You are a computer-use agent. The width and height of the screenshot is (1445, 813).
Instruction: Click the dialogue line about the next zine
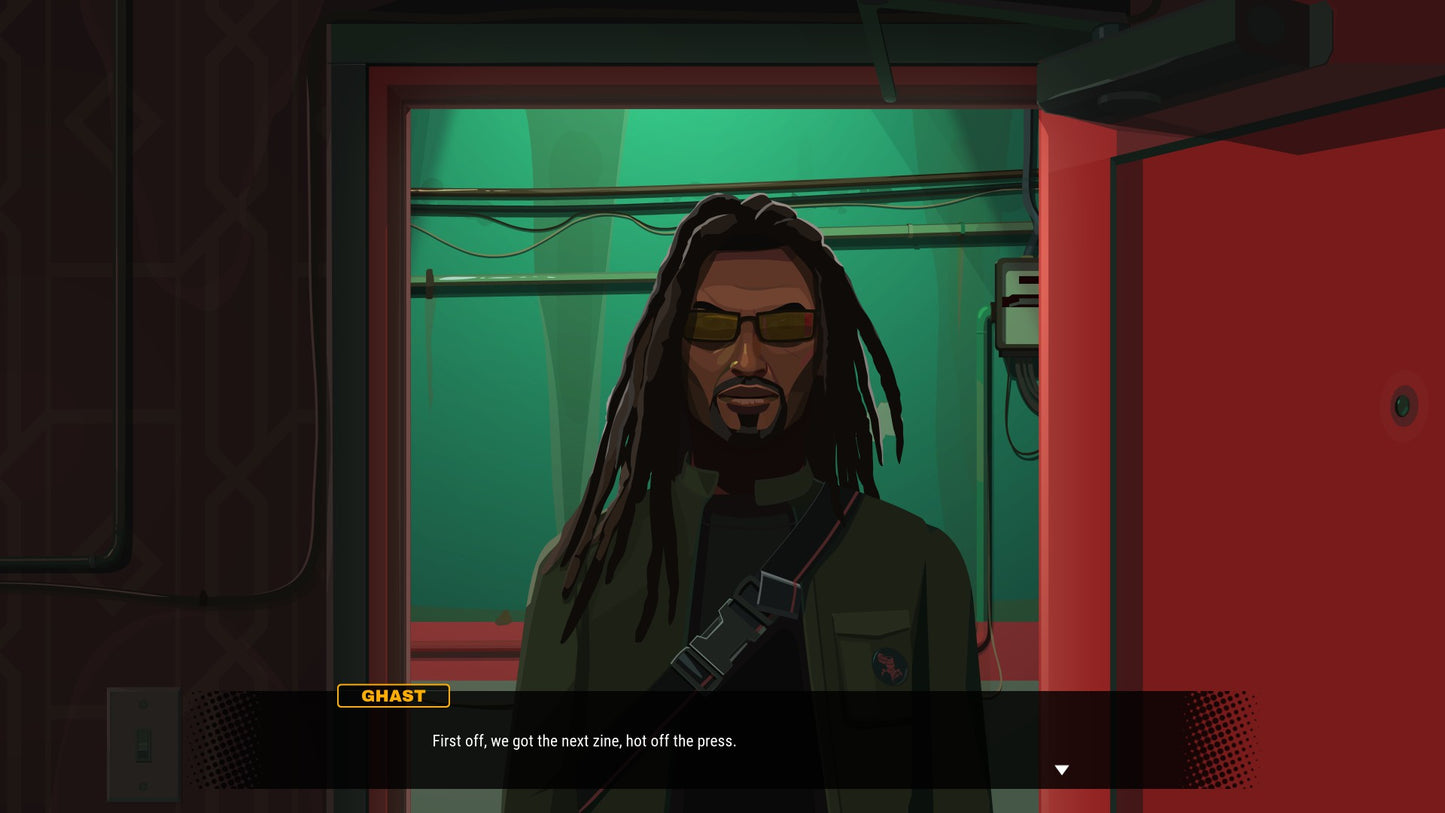tap(584, 741)
